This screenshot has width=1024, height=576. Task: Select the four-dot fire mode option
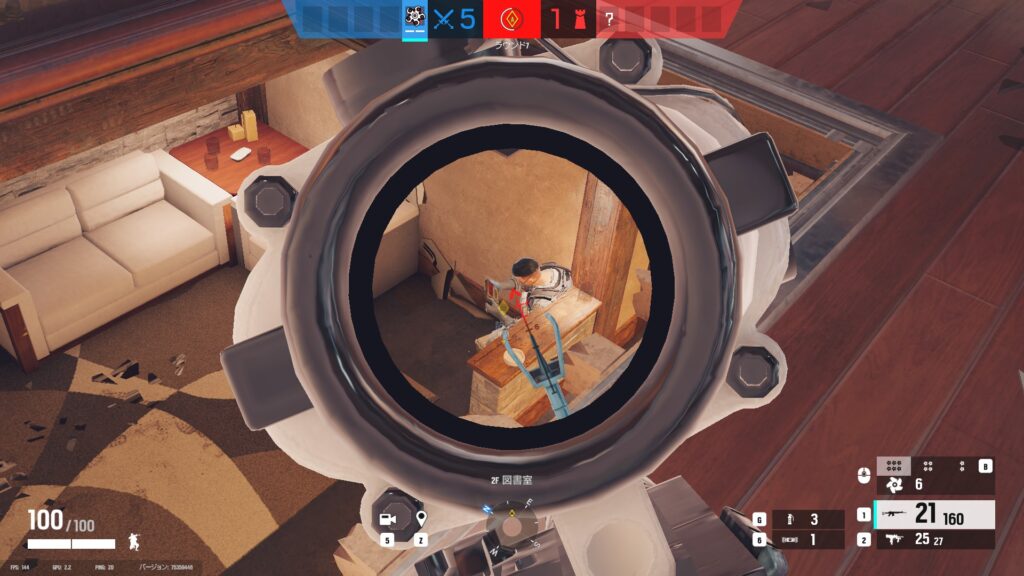tap(928, 465)
